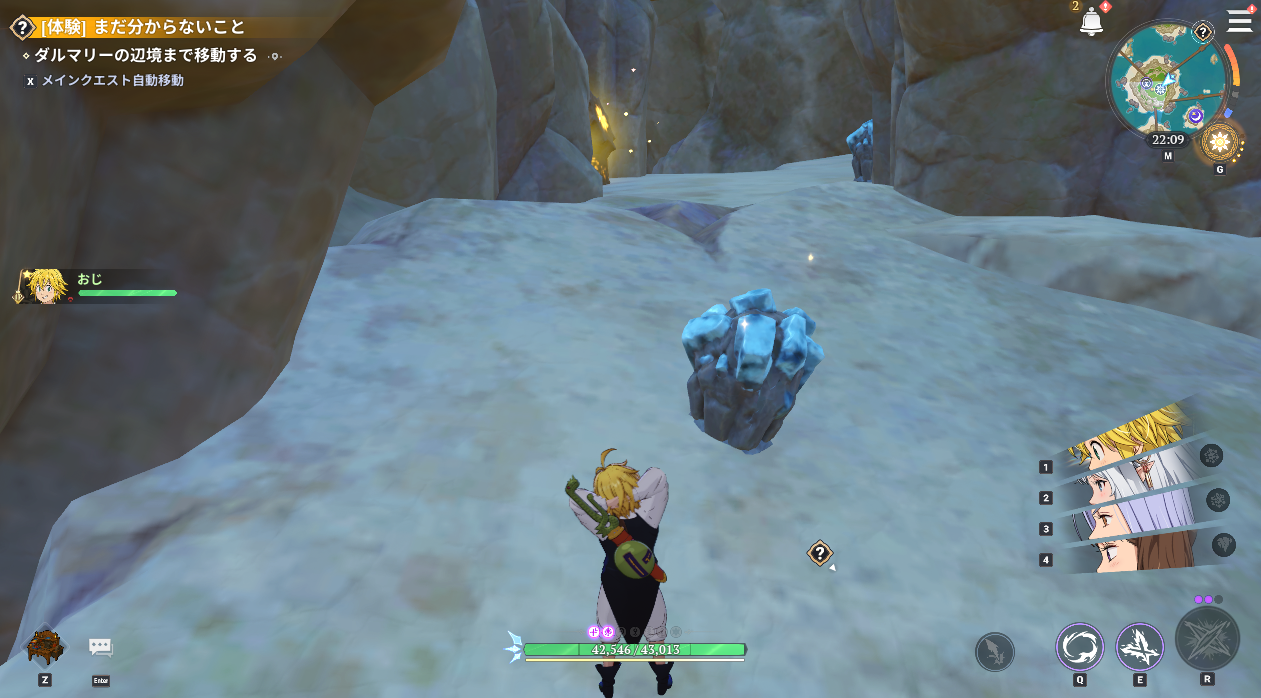Viewport: 1261px width, 698px height.
Task: Click the golden sun emblem icon
Action: 1219,143
